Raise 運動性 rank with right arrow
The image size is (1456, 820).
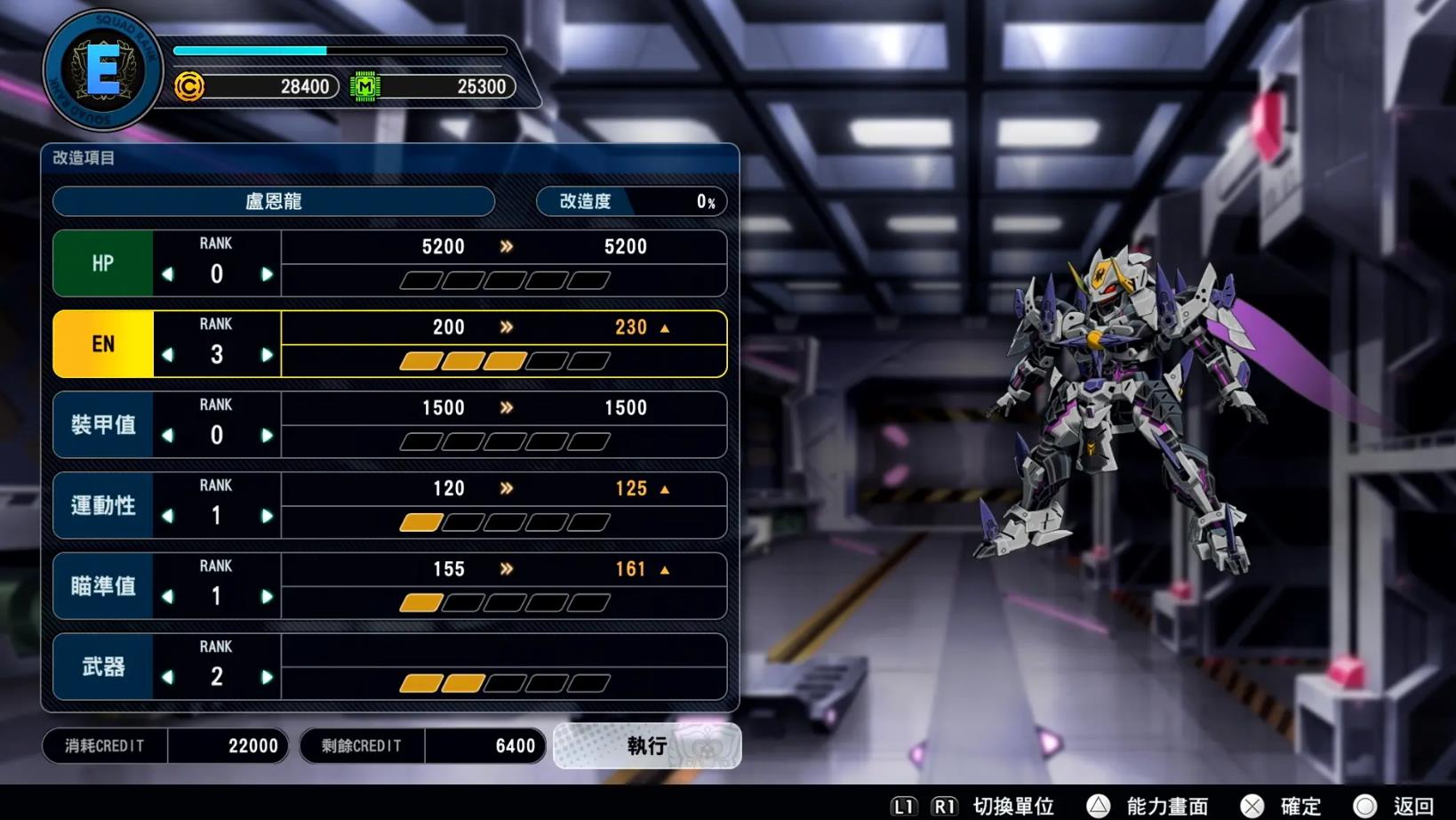[x=267, y=517]
